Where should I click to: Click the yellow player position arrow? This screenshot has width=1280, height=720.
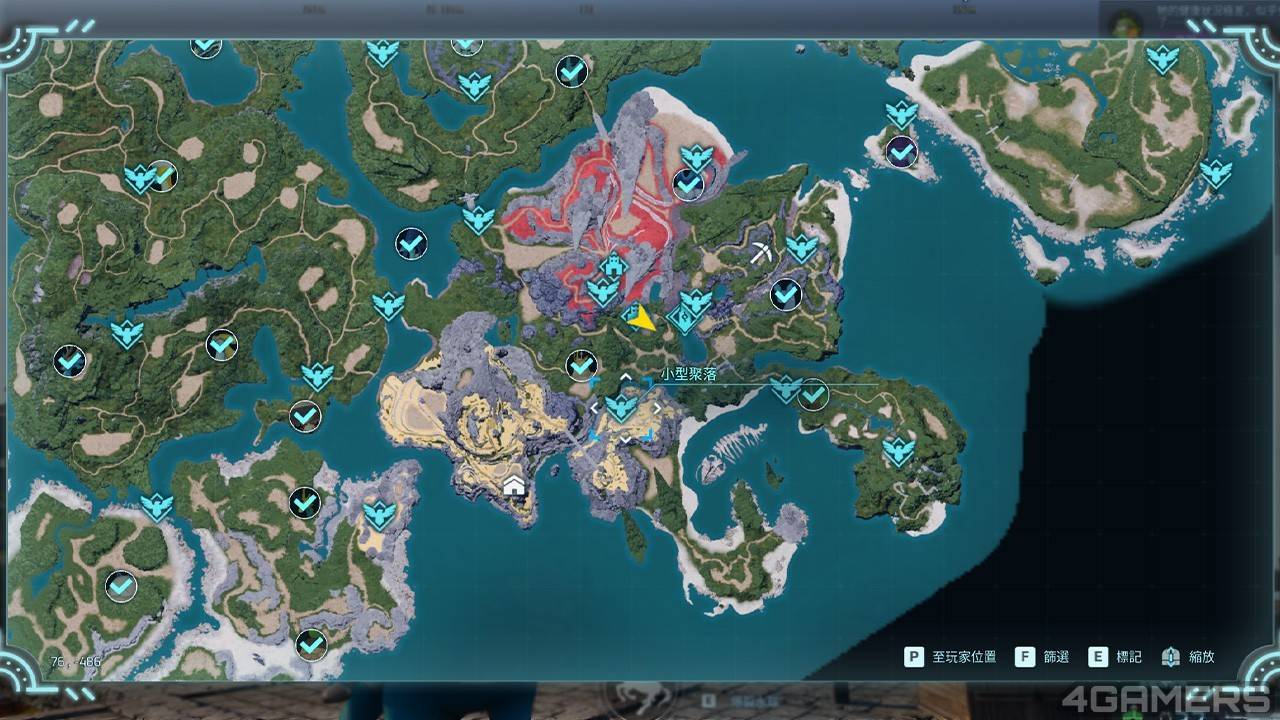pos(643,319)
